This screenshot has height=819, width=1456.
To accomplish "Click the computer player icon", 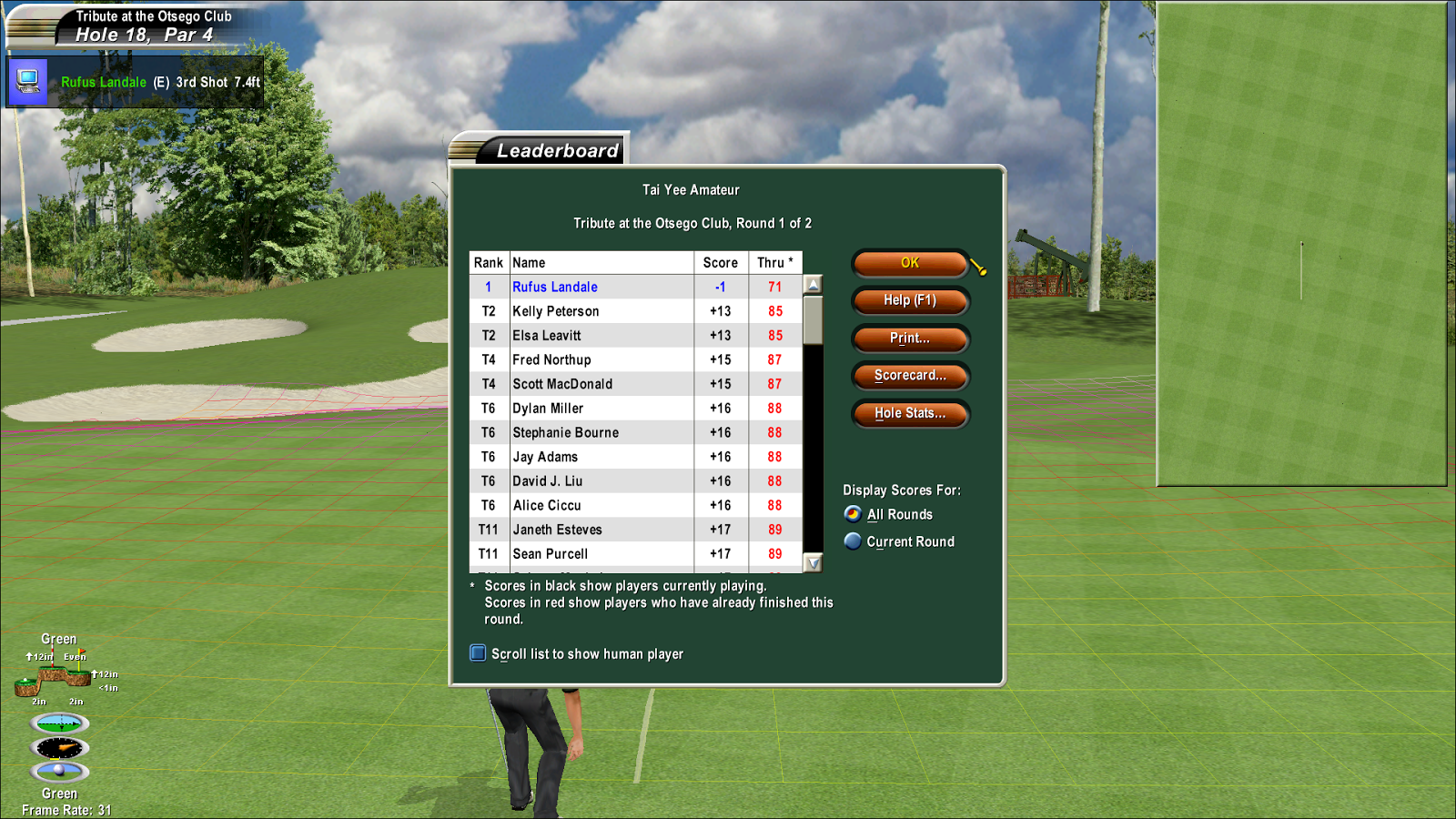I will 28,82.
